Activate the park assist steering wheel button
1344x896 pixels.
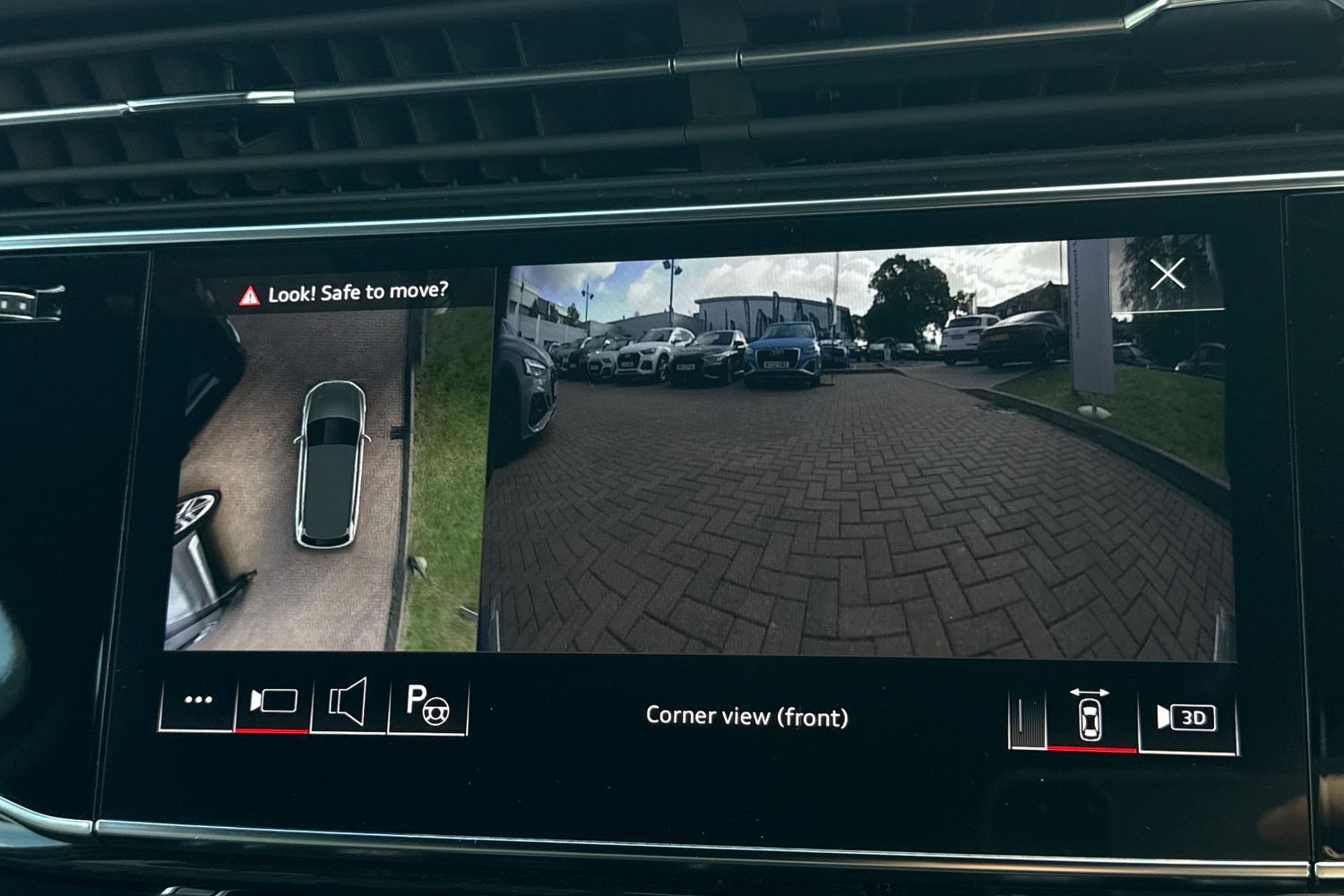pyautogui.click(x=426, y=703)
